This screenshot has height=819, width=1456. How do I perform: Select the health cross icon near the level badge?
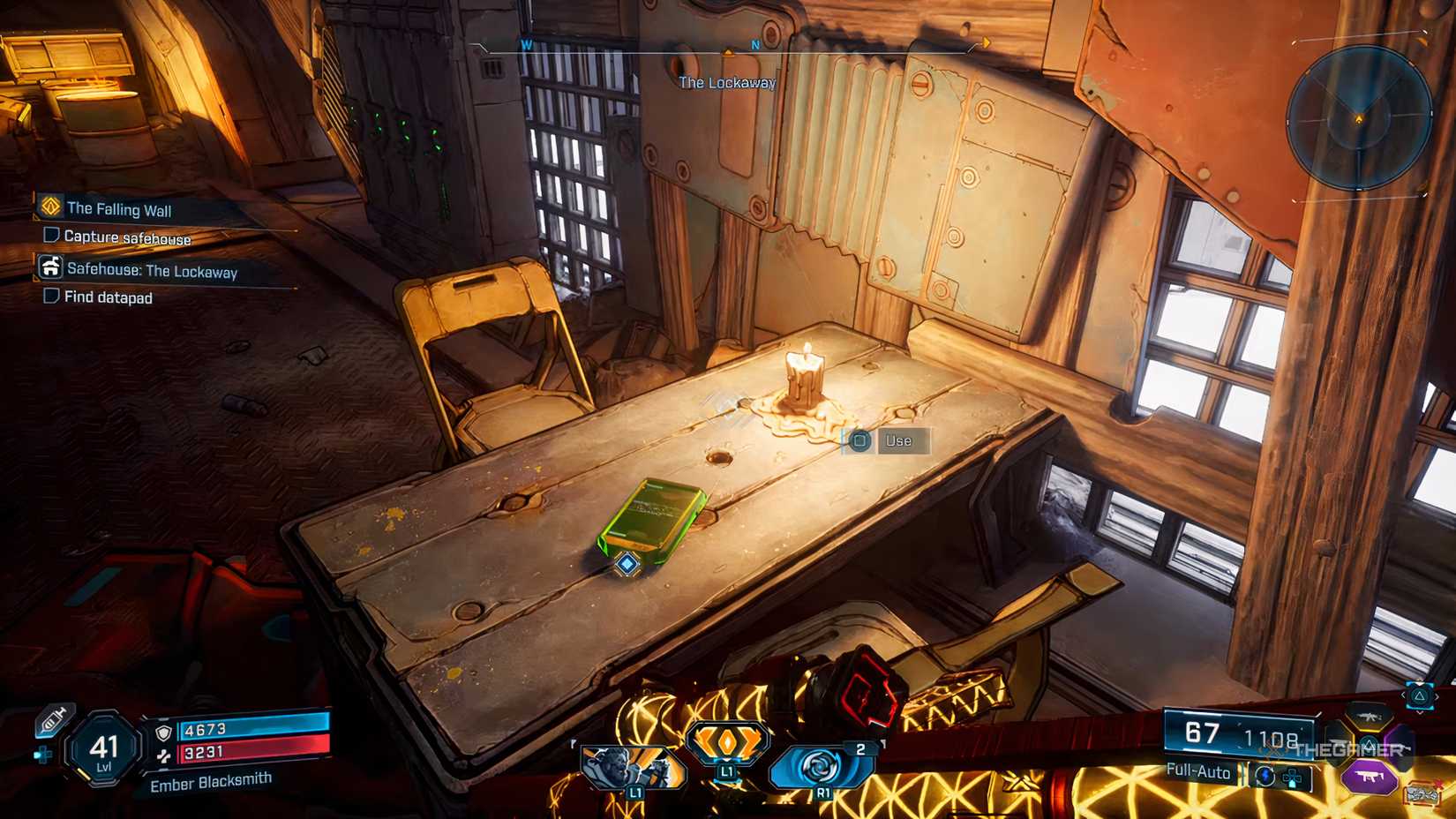click(43, 755)
